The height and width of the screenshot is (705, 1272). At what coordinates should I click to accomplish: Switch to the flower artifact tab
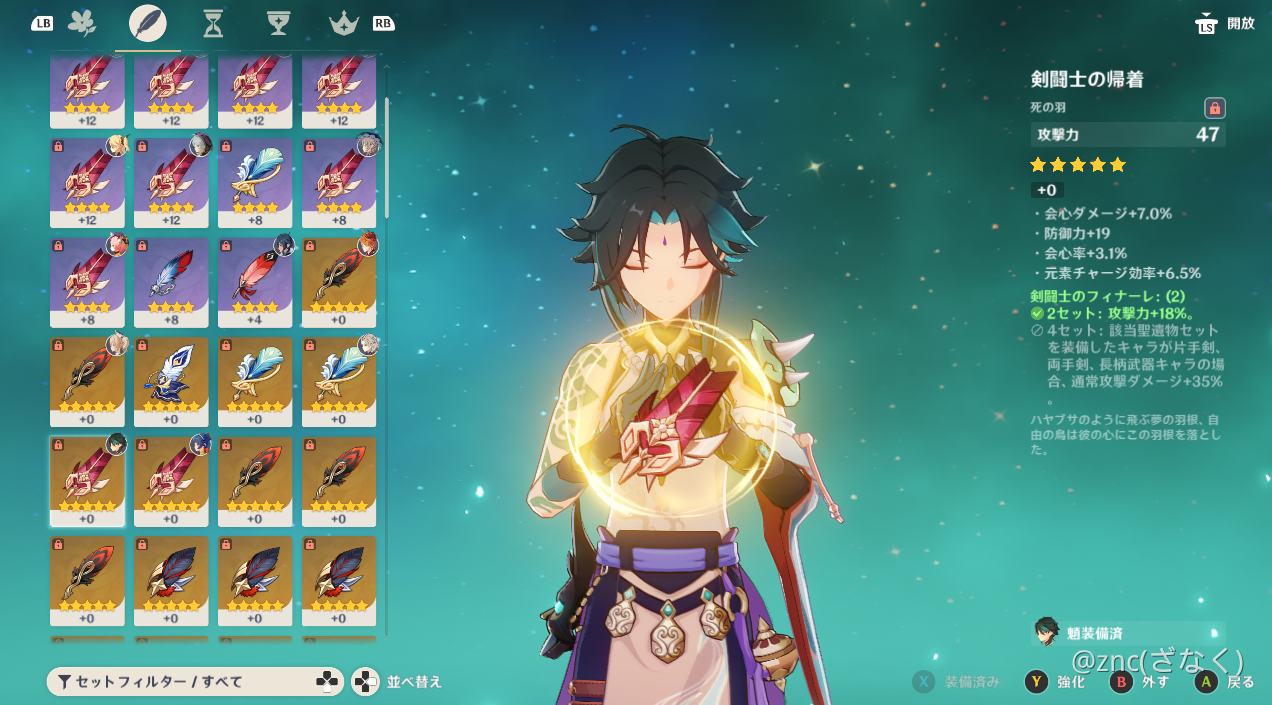pos(82,23)
